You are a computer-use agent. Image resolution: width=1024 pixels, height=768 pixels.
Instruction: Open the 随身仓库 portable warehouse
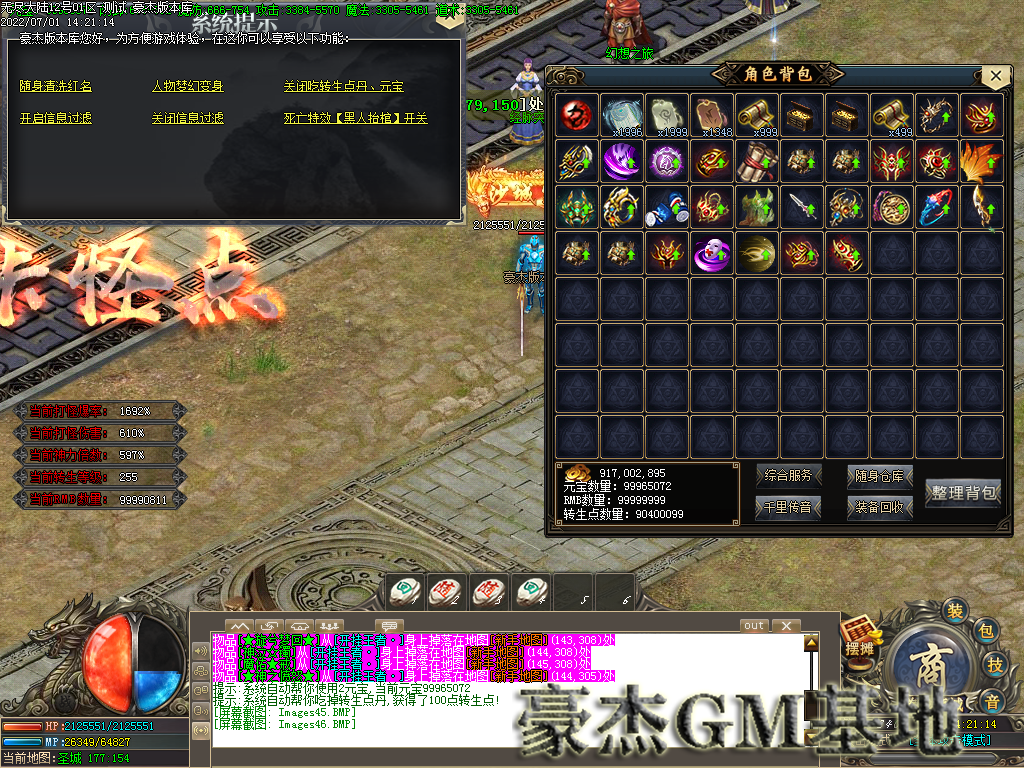tap(880, 476)
